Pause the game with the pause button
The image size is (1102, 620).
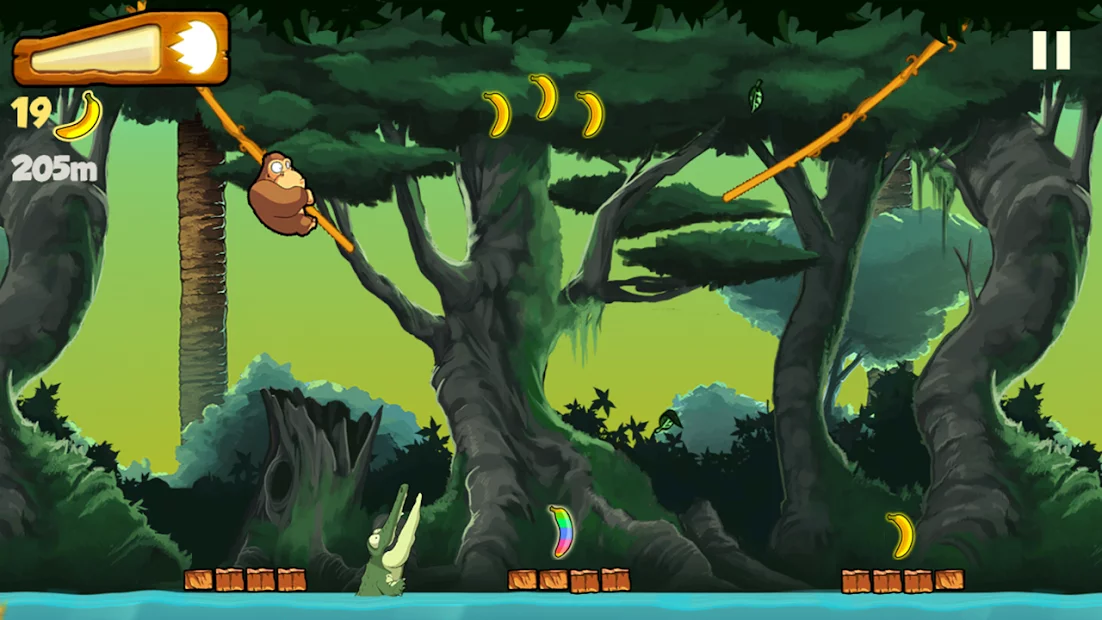[1051, 50]
